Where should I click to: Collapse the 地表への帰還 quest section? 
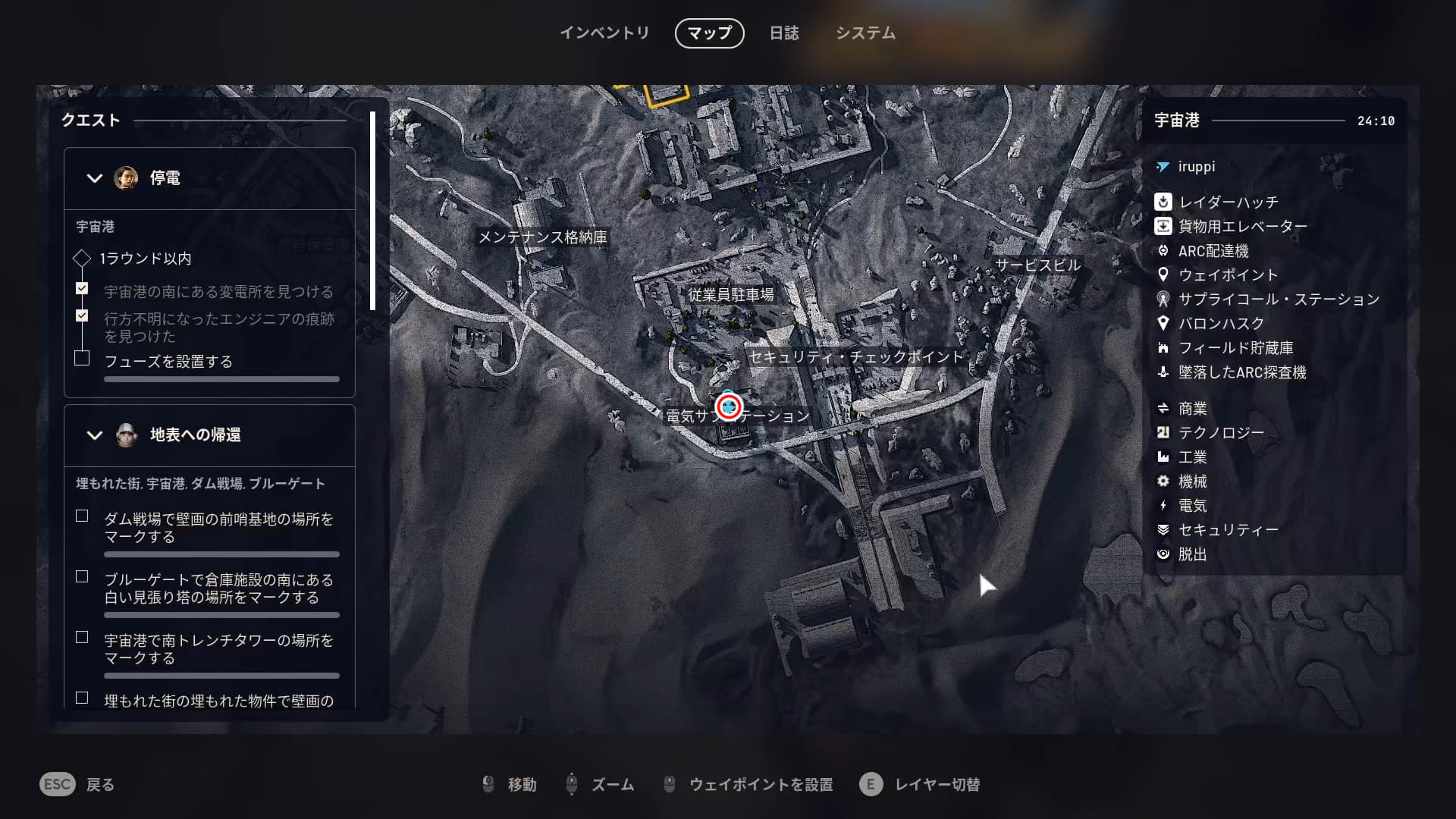(95, 435)
